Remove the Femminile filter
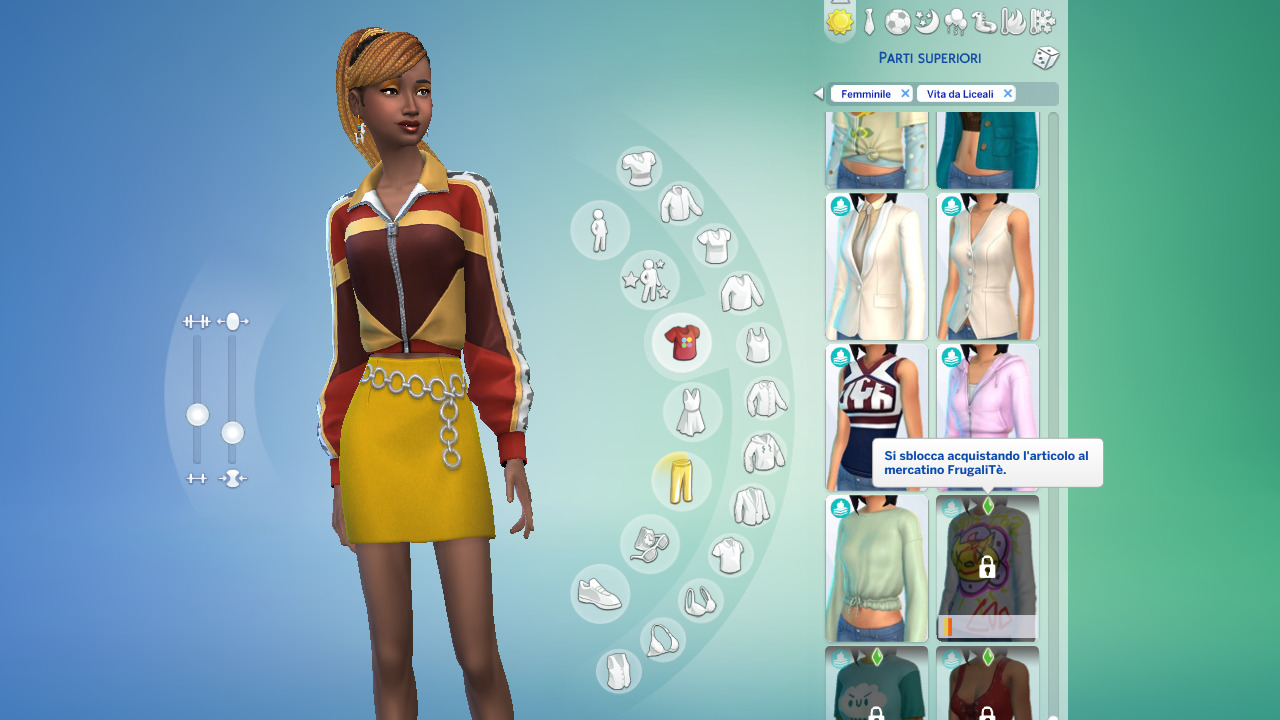 (905, 93)
